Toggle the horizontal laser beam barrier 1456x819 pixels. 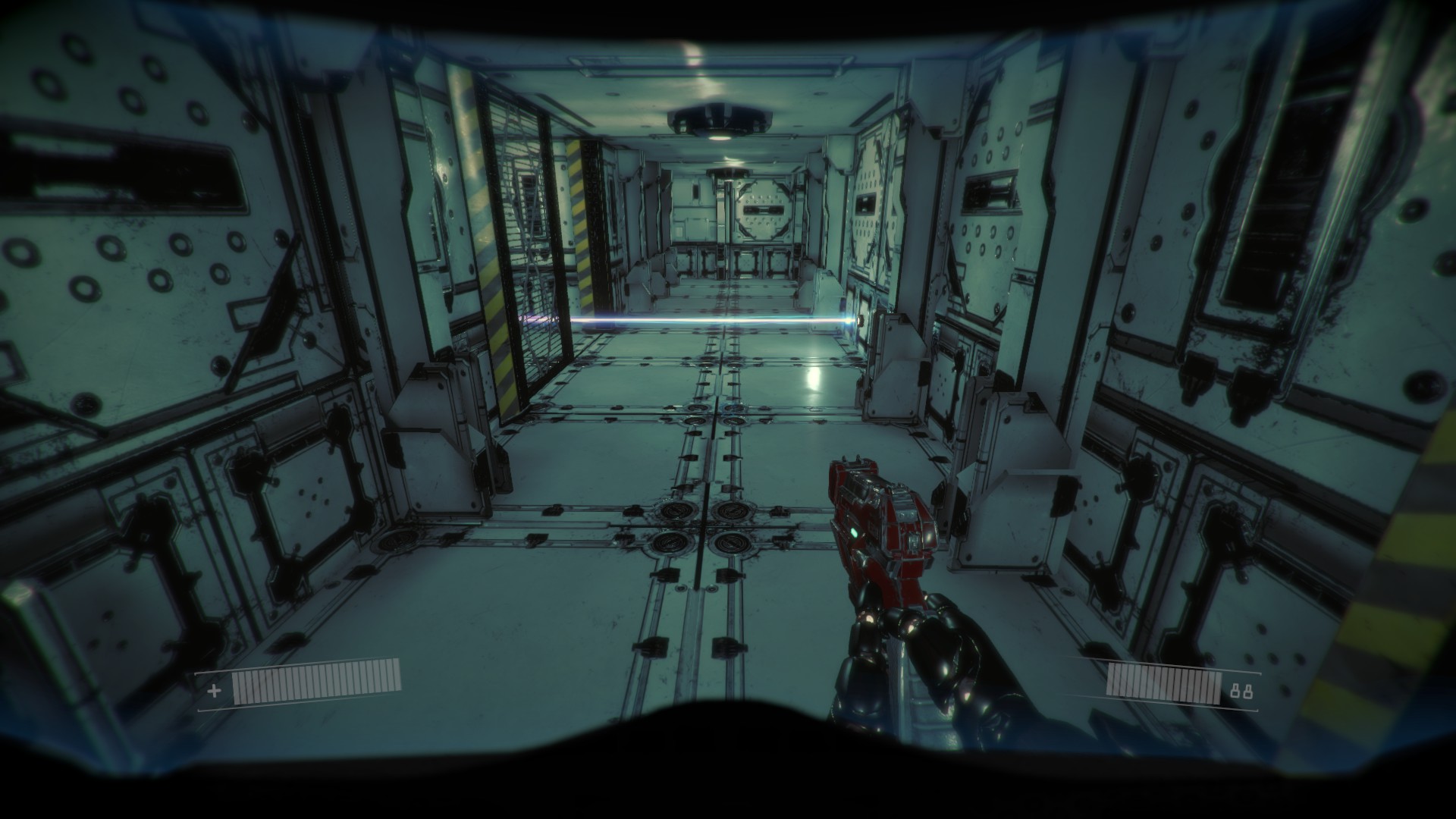tap(720, 322)
